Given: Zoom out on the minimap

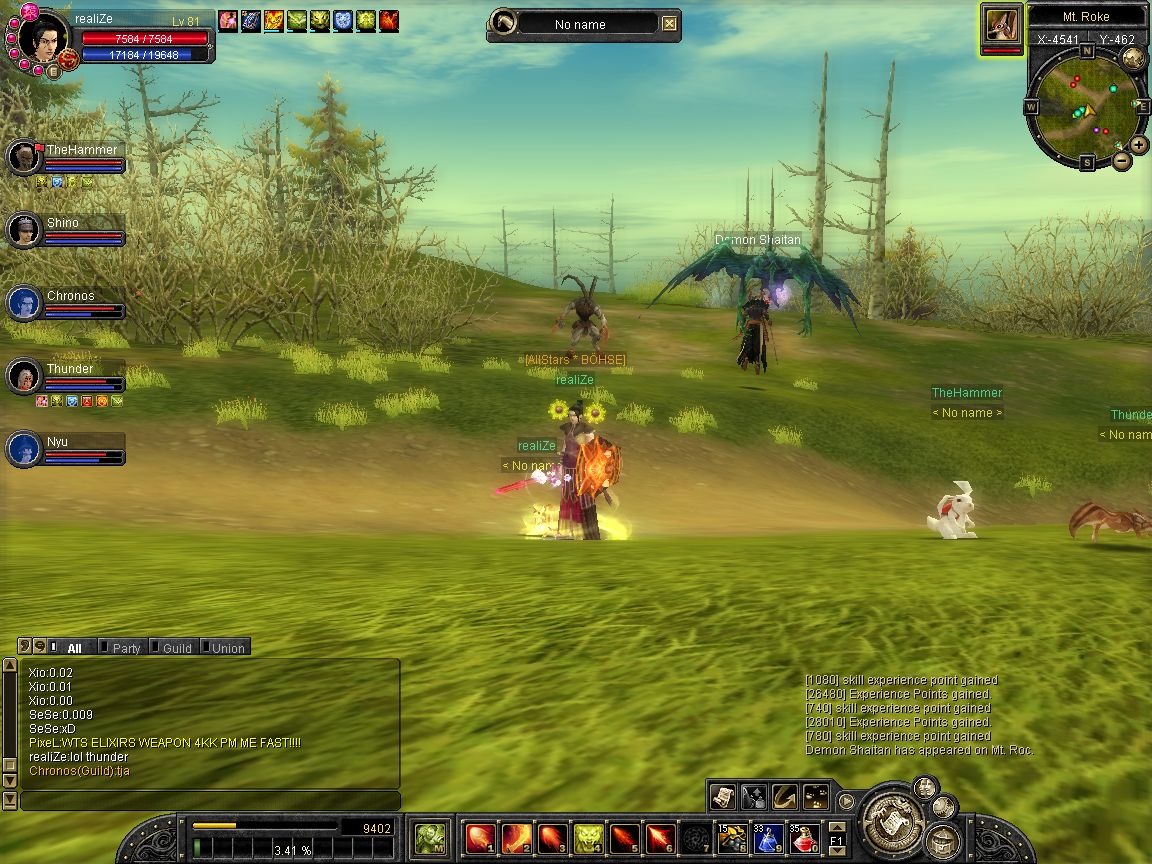Looking at the screenshot, I should 1122,160.
